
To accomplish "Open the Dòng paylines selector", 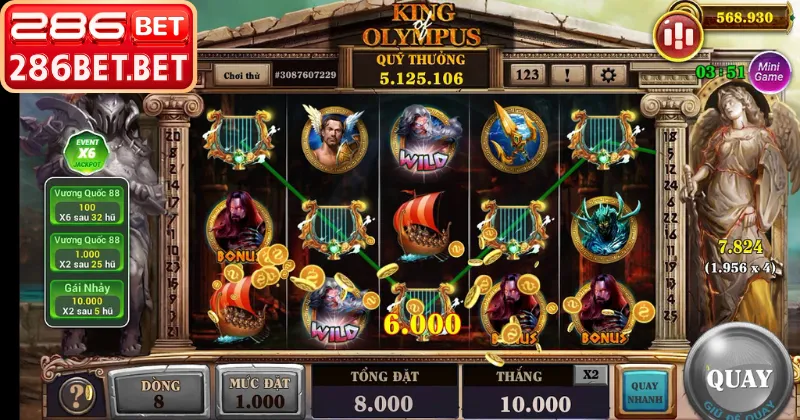I will [x=160, y=393].
